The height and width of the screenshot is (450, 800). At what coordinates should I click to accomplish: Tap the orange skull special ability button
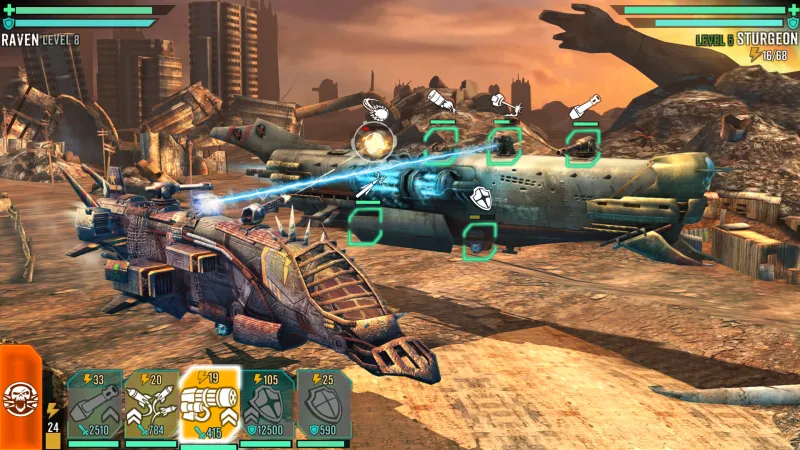18,396
